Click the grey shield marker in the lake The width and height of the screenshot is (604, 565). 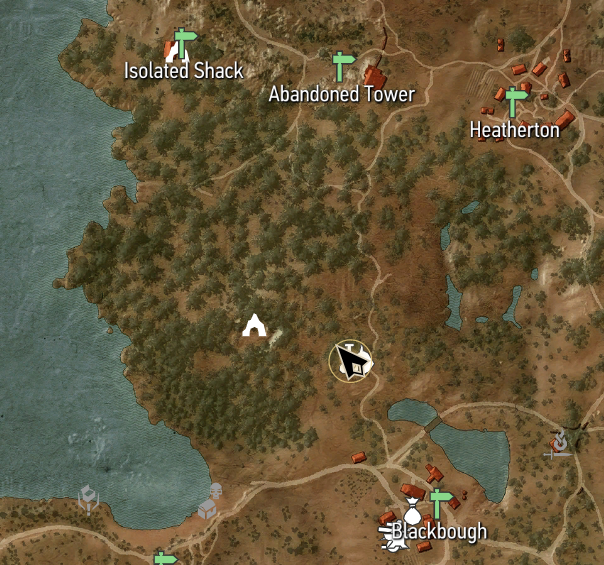tap(89, 497)
